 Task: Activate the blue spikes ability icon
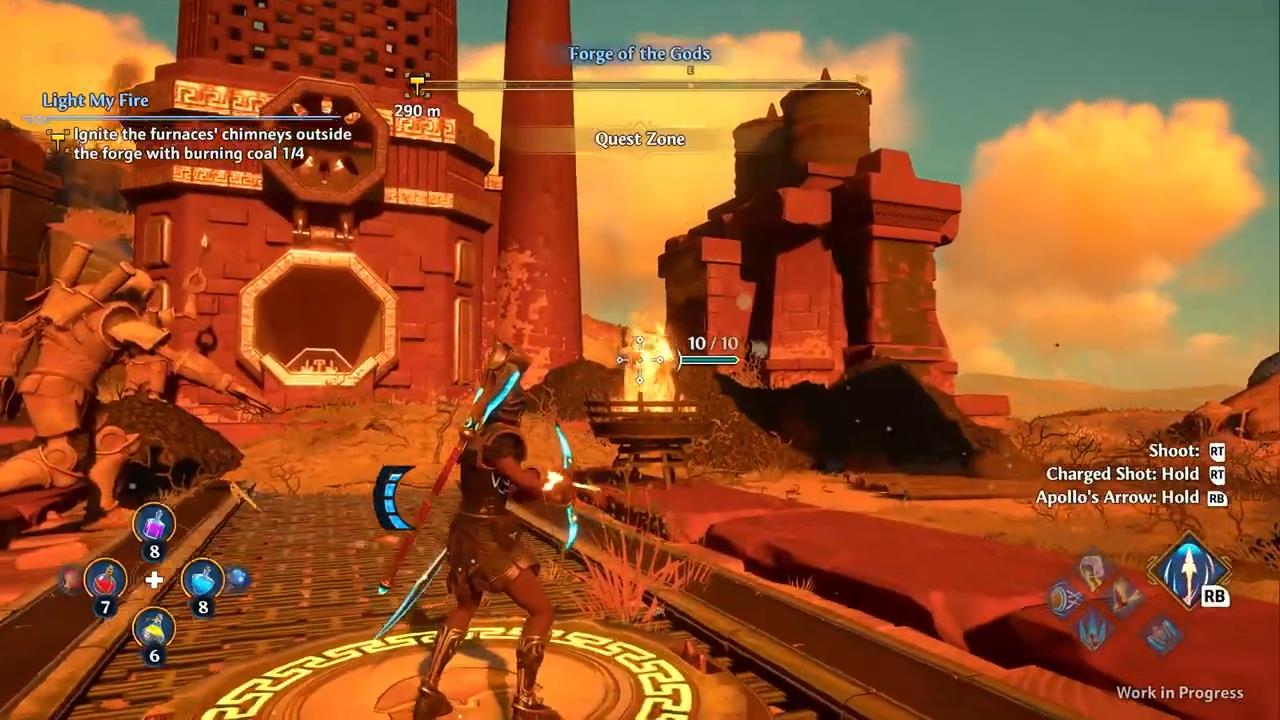[x=1092, y=630]
